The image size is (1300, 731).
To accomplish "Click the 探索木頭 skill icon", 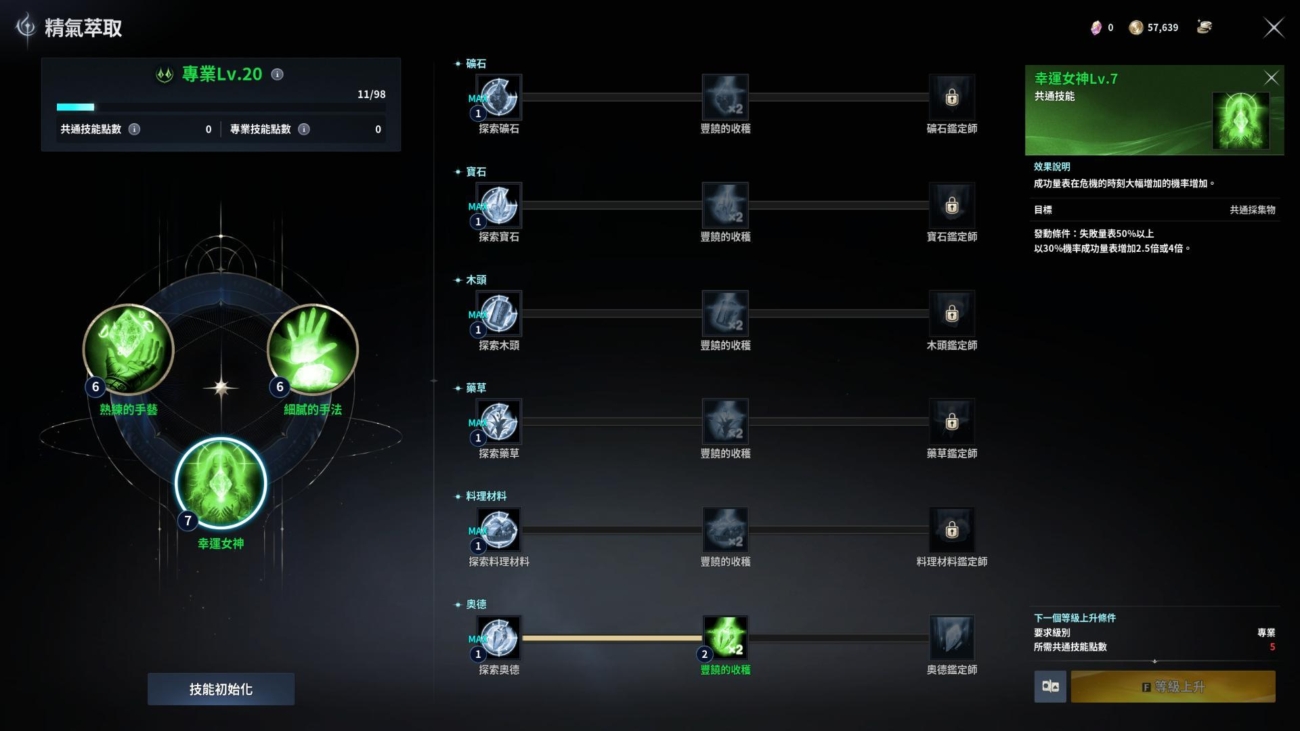I will tap(497, 314).
